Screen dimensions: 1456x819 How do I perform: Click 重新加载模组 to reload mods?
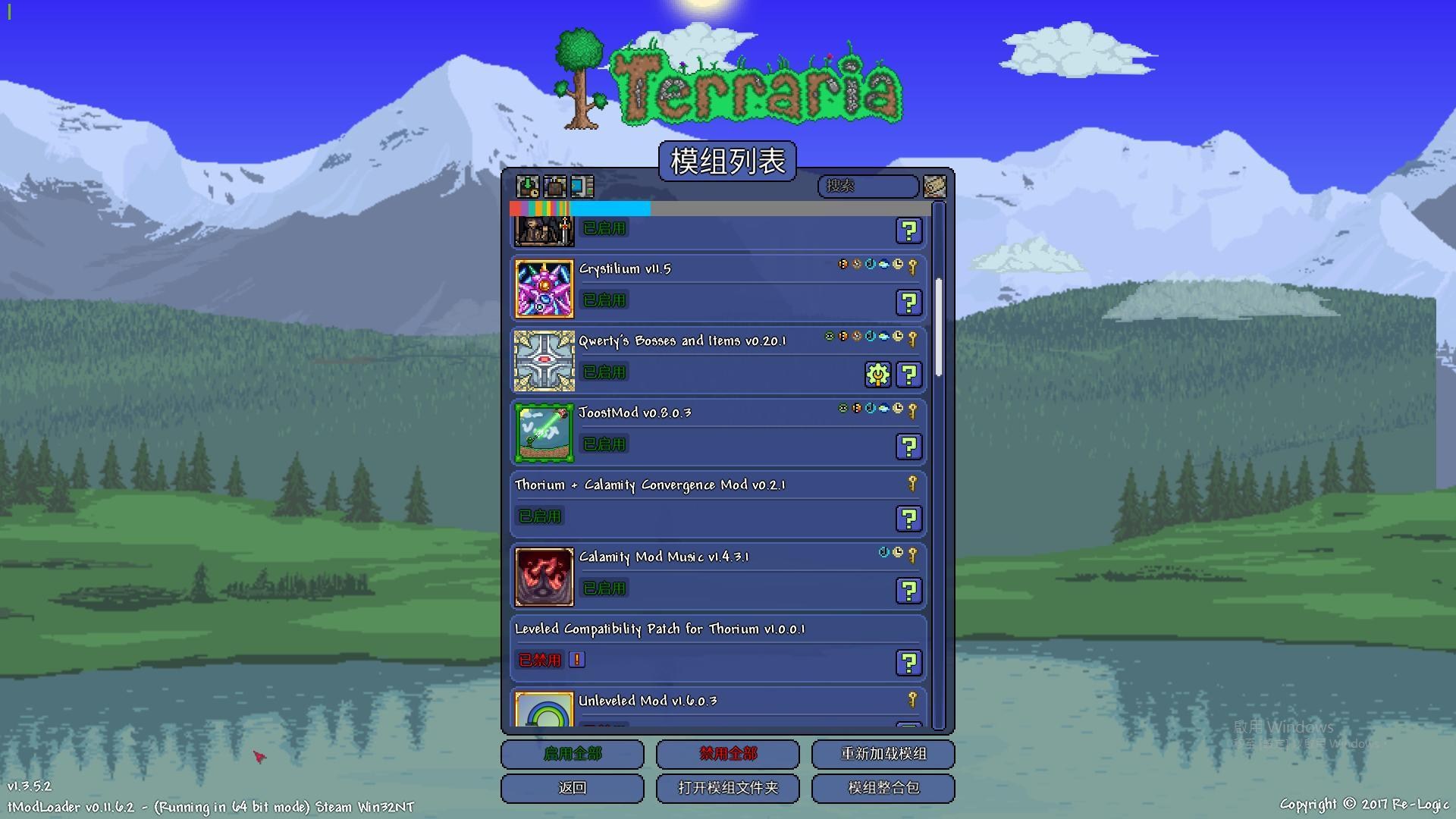pos(883,754)
